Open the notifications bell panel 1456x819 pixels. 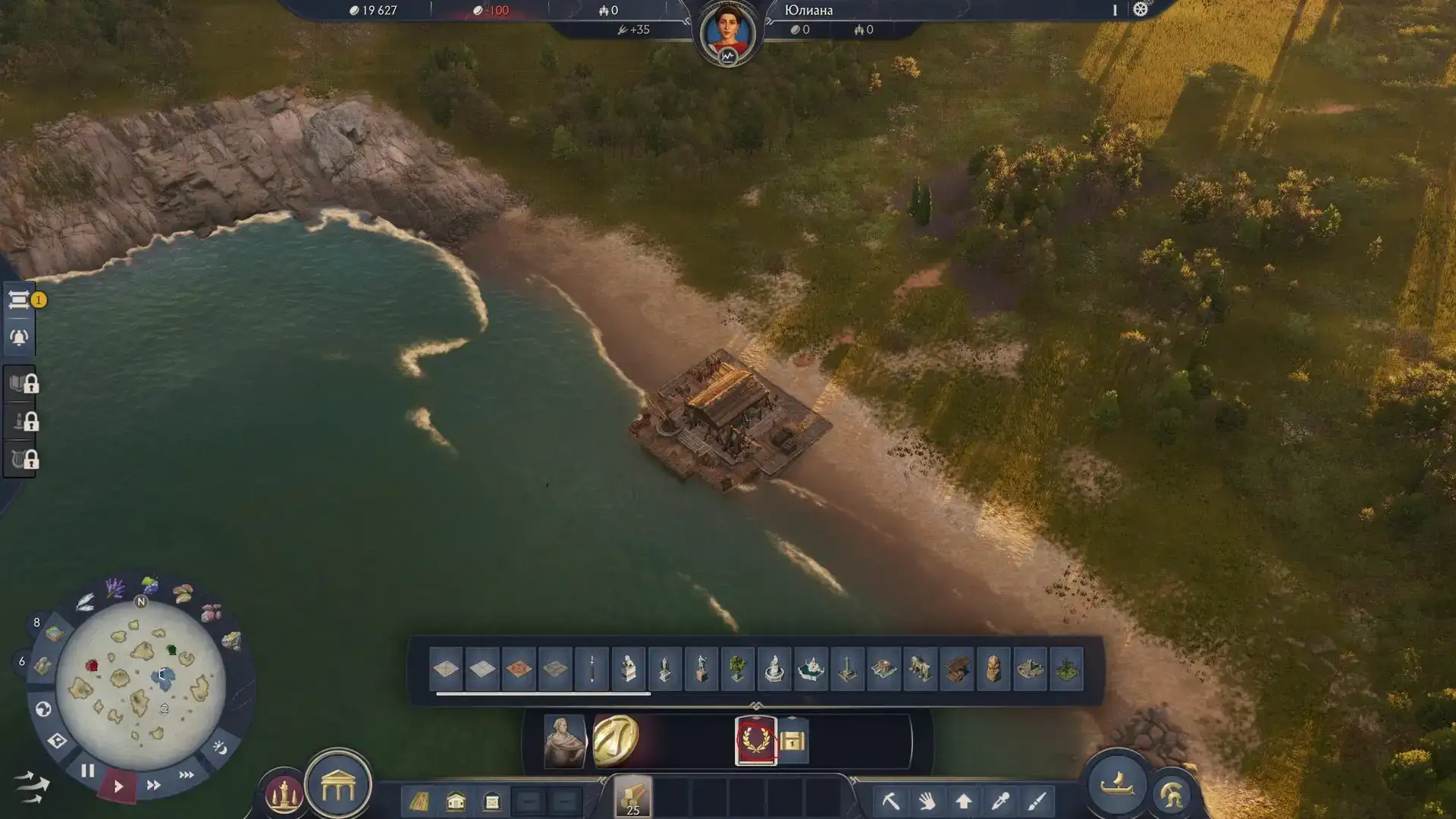click(x=19, y=337)
